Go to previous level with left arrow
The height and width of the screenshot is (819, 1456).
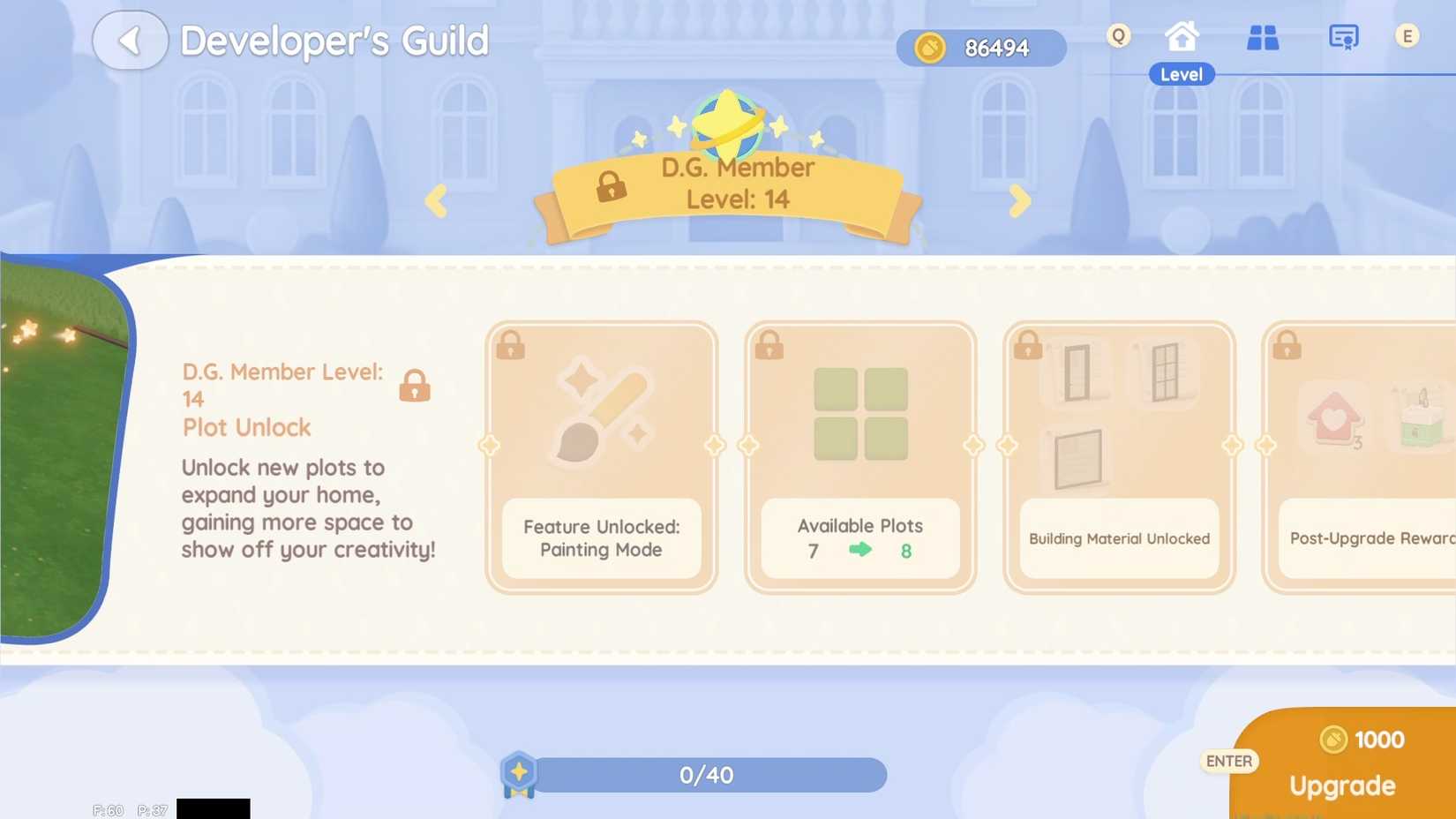tap(437, 201)
